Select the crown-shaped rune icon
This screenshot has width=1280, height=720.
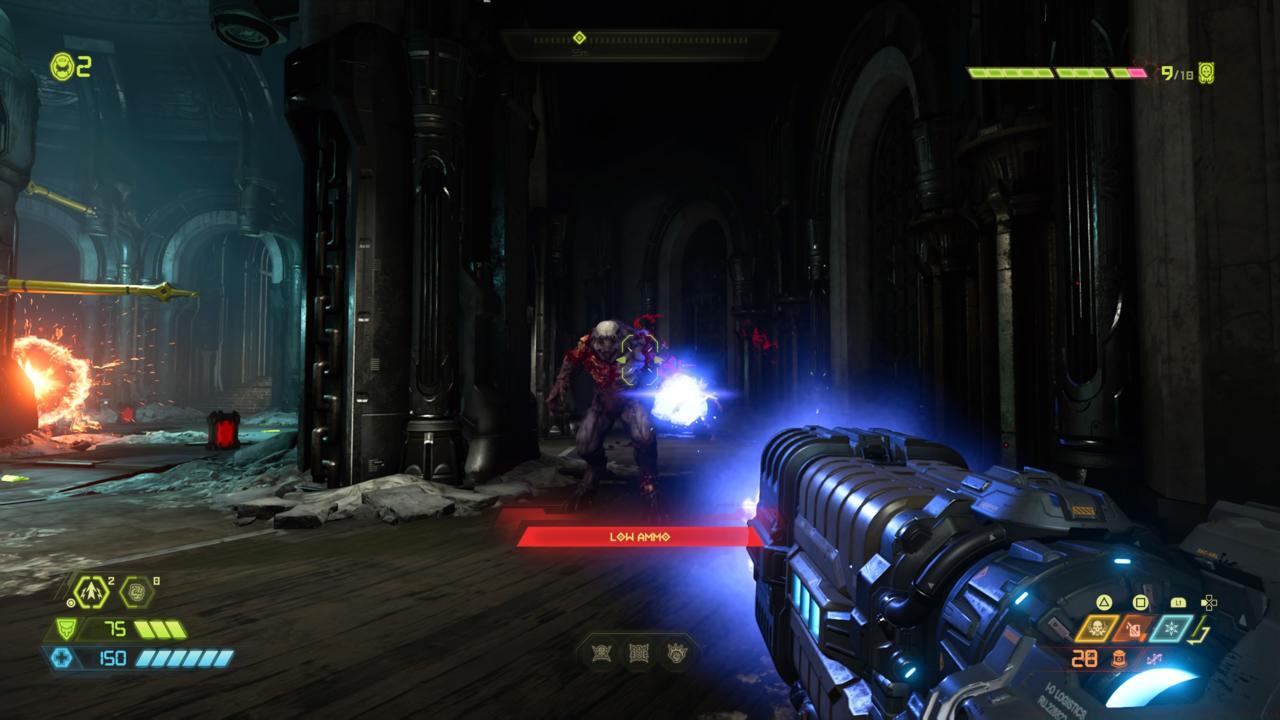click(675, 654)
